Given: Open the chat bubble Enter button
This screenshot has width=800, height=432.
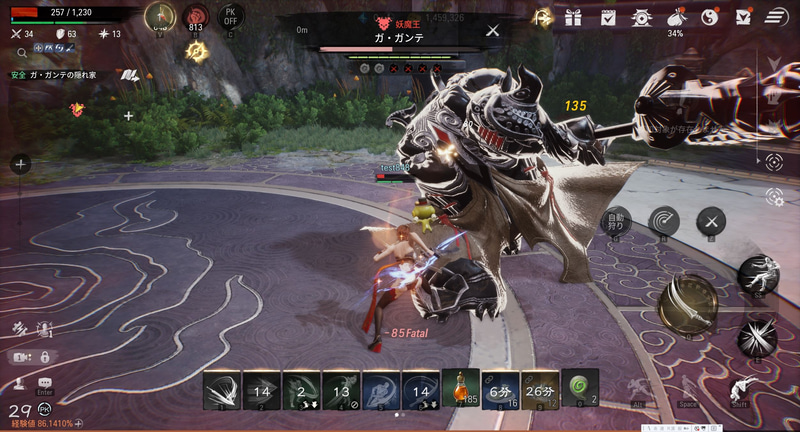Looking at the screenshot, I should coord(45,384).
